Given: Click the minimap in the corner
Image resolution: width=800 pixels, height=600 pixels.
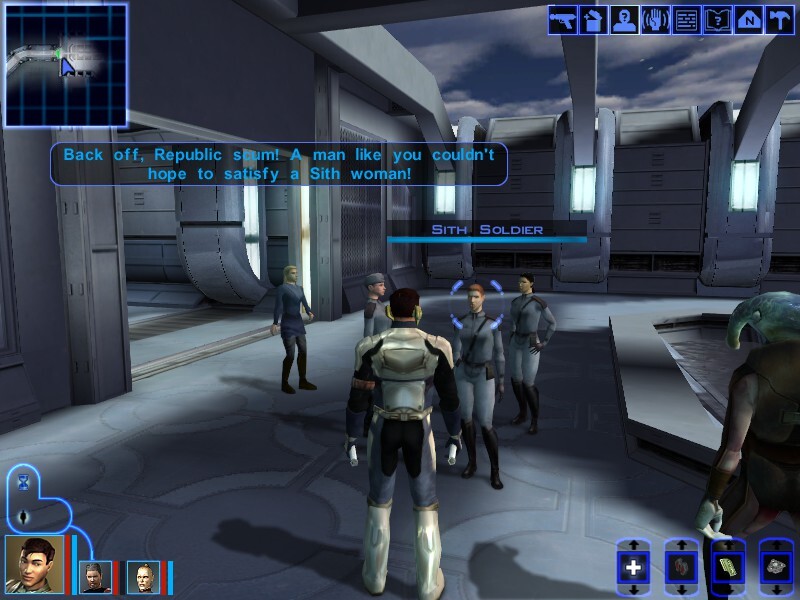Looking at the screenshot, I should click(x=66, y=65).
